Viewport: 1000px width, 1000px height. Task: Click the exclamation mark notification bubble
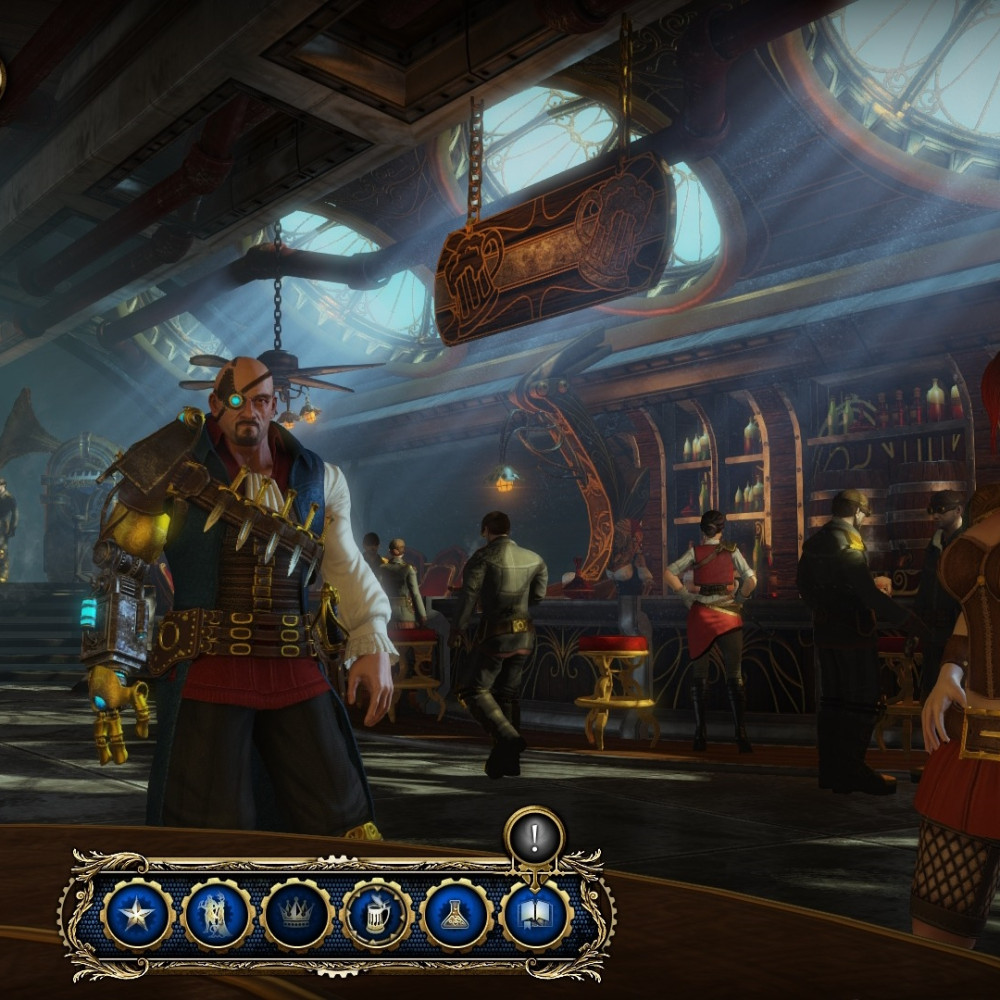tap(534, 836)
